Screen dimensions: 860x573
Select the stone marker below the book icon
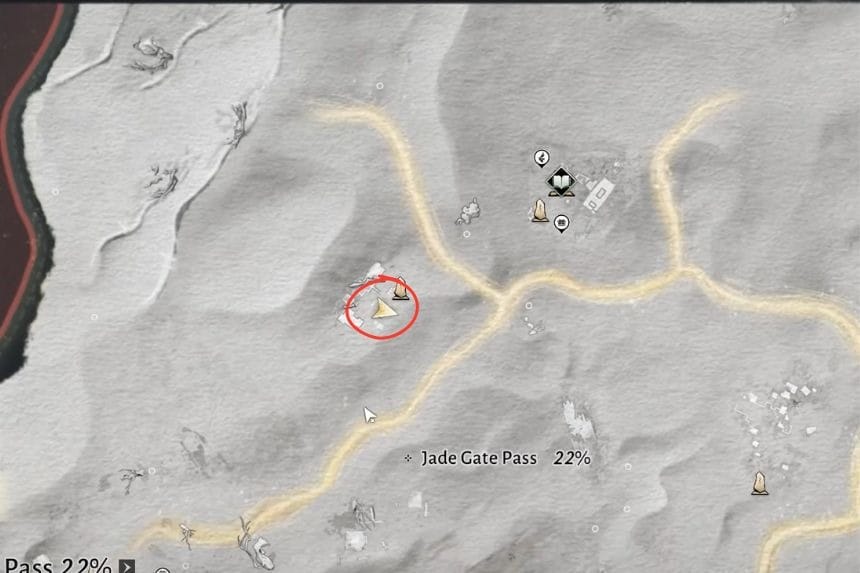(x=540, y=210)
